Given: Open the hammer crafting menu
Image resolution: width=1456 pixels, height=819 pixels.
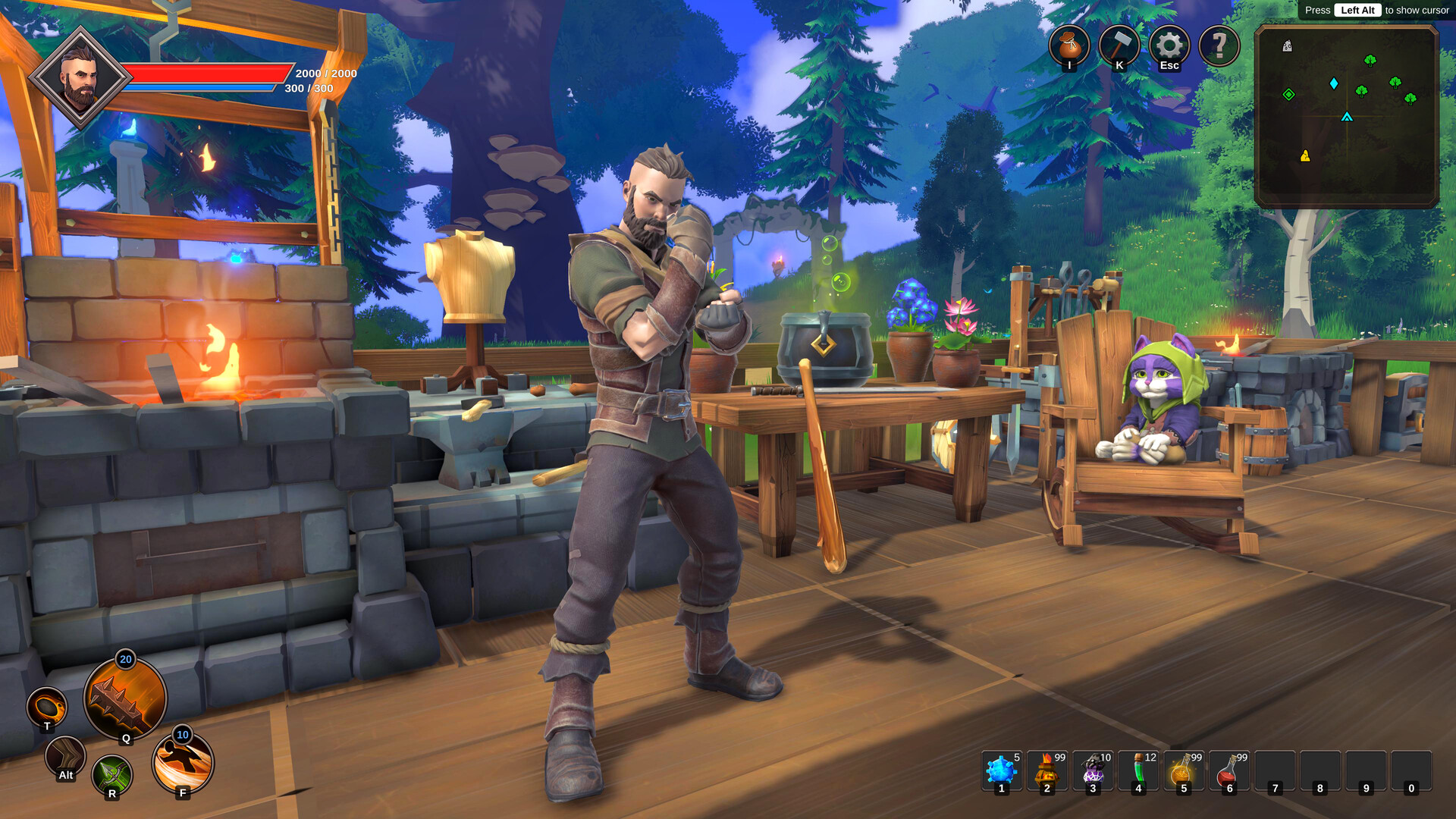Looking at the screenshot, I should click(x=1119, y=45).
